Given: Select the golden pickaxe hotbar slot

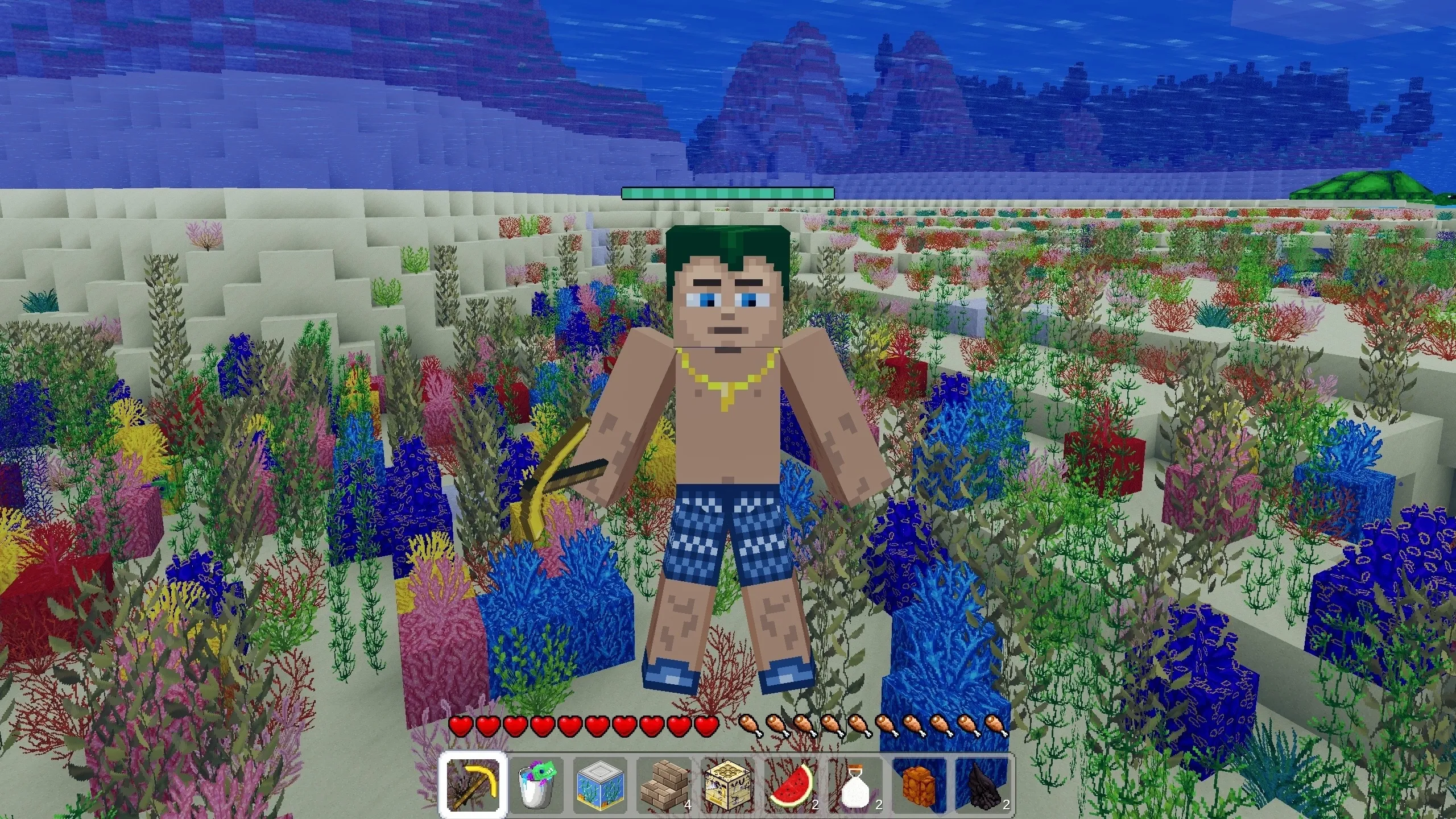Looking at the screenshot, I should pos(474,785).
